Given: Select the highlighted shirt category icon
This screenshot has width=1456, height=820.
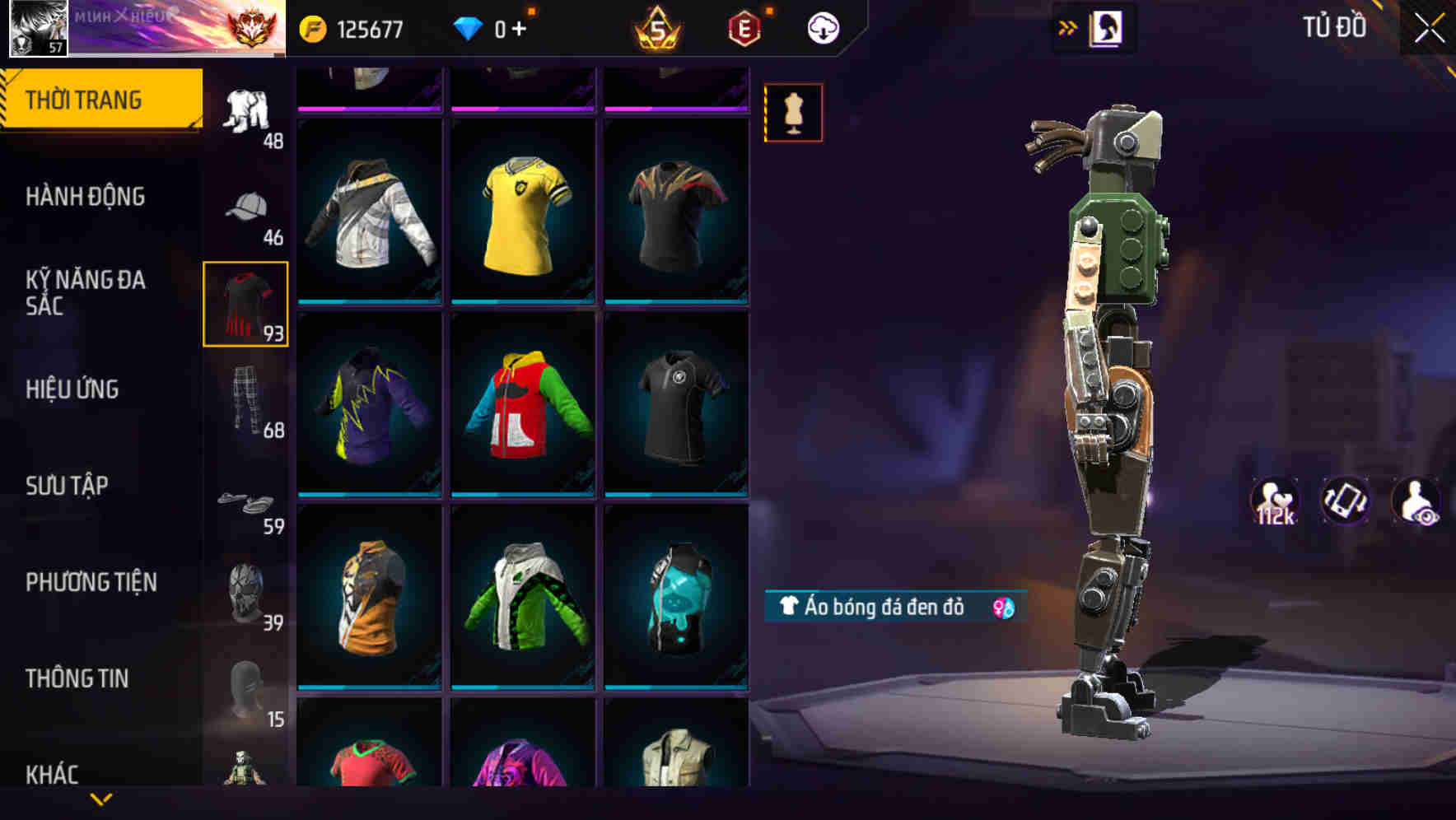Looking at the screenshot, I should point(246,305).
